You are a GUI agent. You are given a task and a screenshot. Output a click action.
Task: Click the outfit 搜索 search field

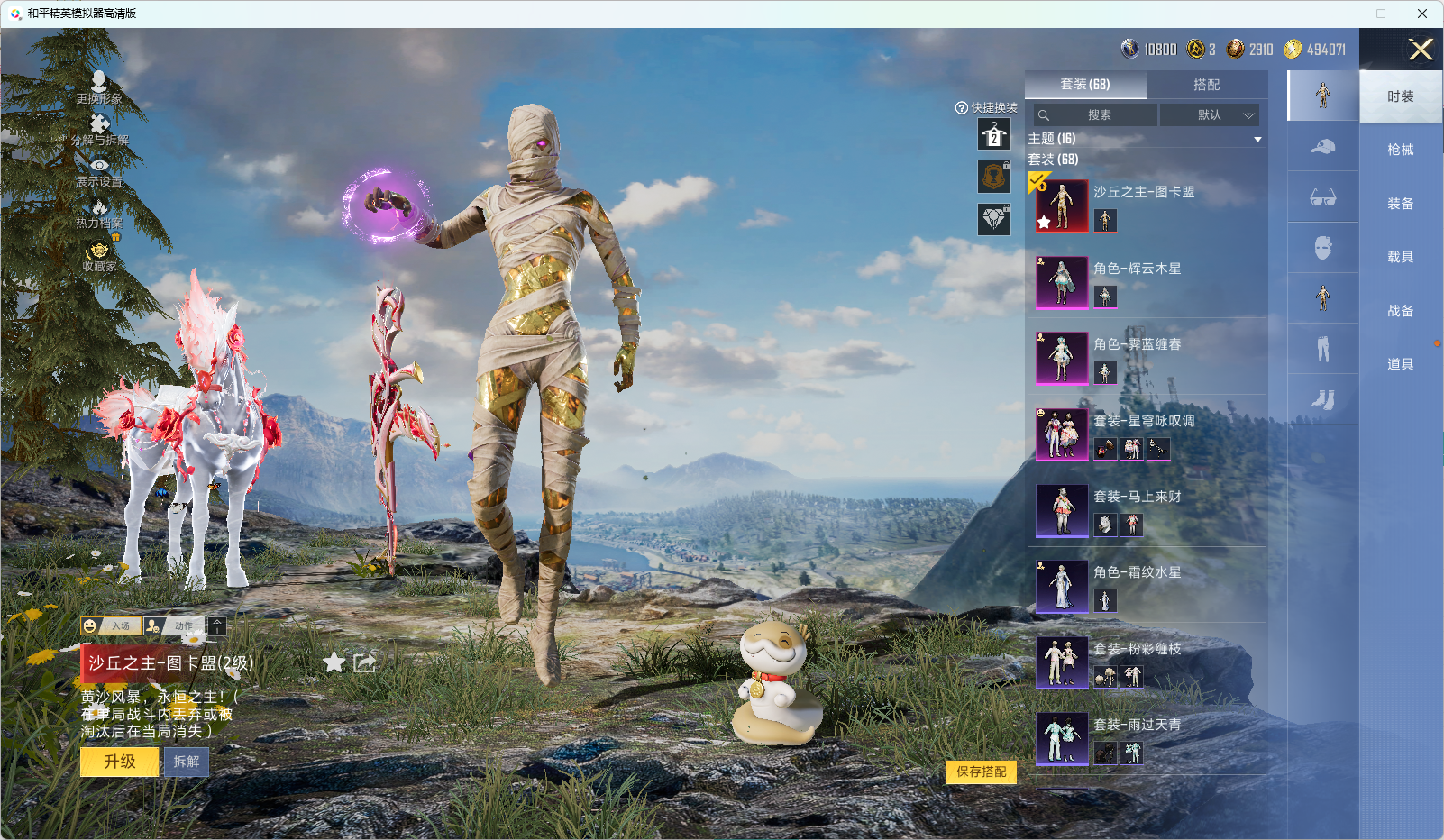click(x=1096, y=115)
